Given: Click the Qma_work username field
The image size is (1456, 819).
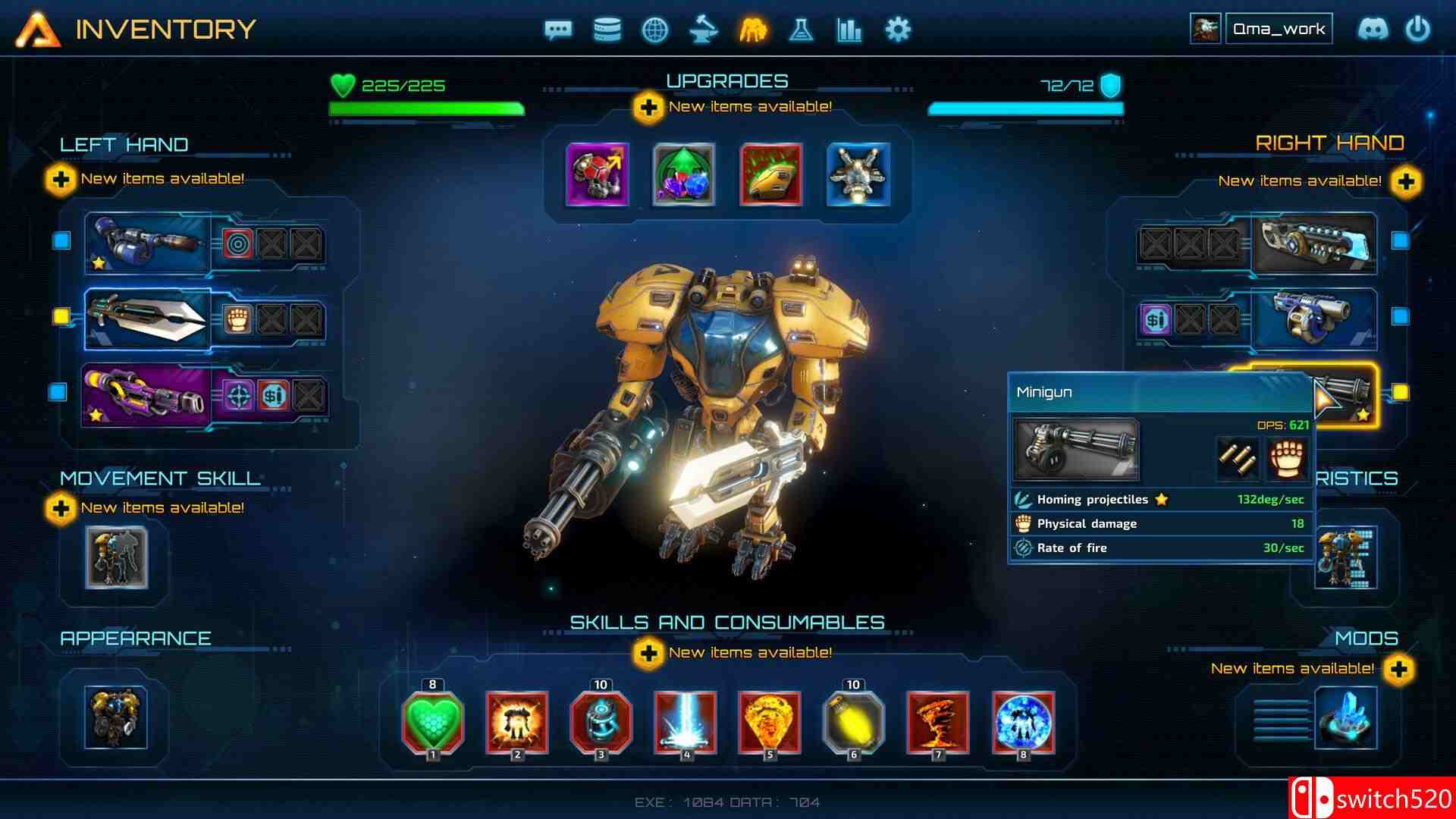Looking at the screenshot, I should click(1281, 28).
